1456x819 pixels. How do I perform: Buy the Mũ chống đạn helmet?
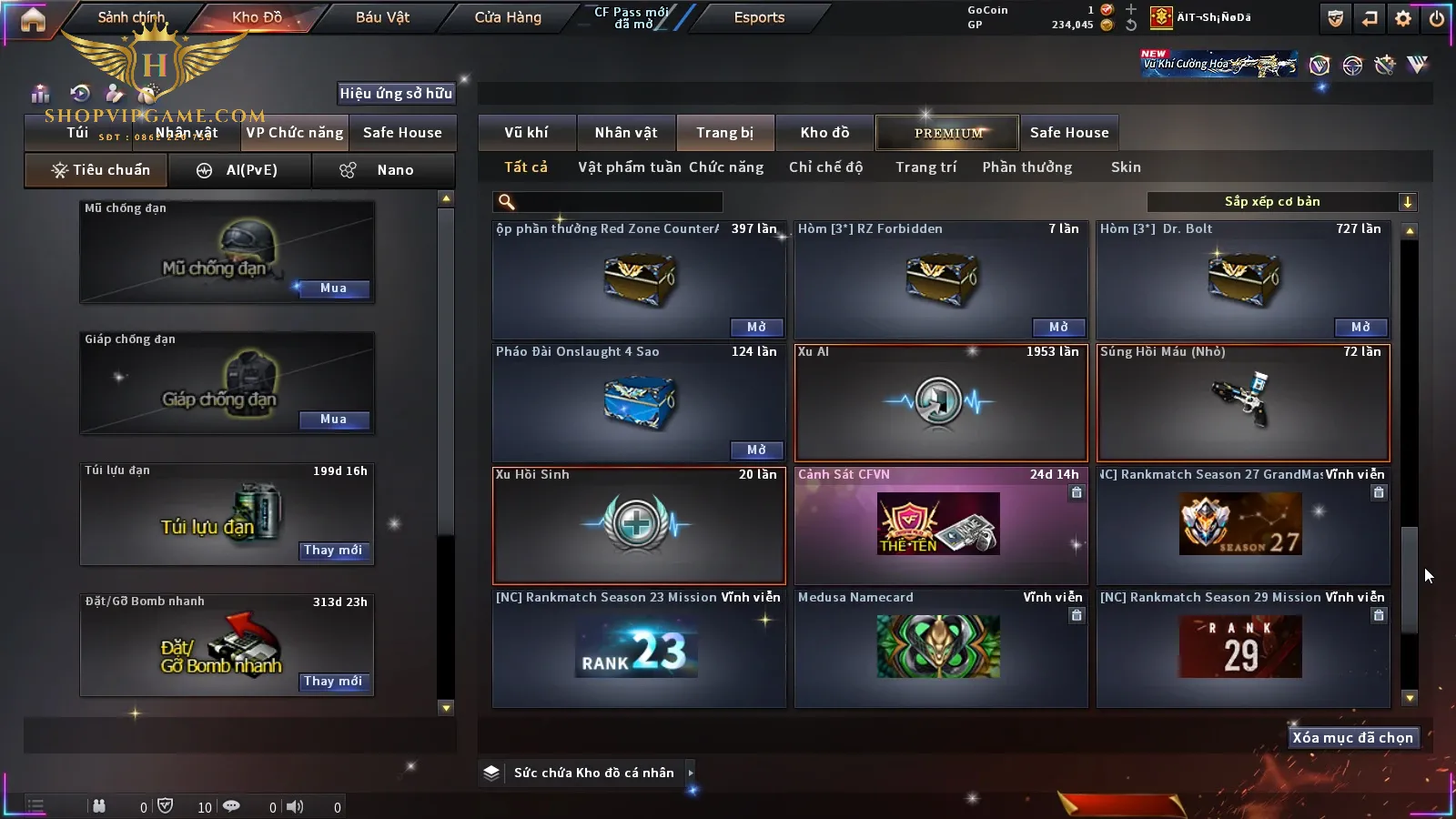tap(333, 288)
